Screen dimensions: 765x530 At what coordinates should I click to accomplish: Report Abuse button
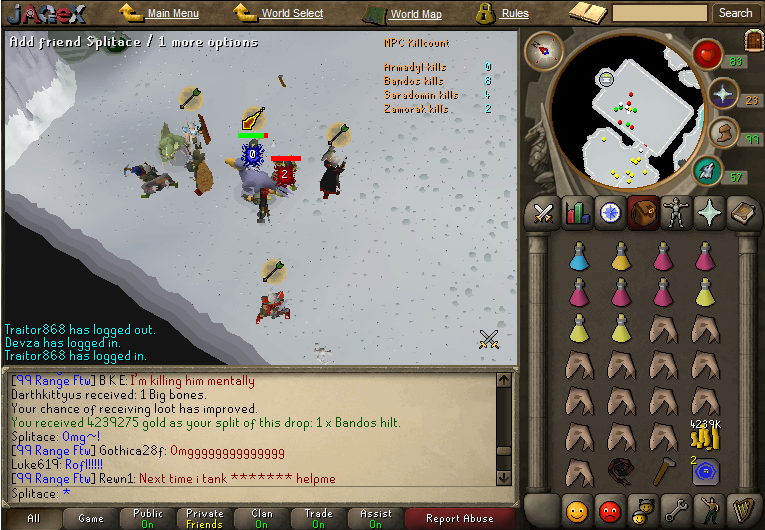(459, 518)
